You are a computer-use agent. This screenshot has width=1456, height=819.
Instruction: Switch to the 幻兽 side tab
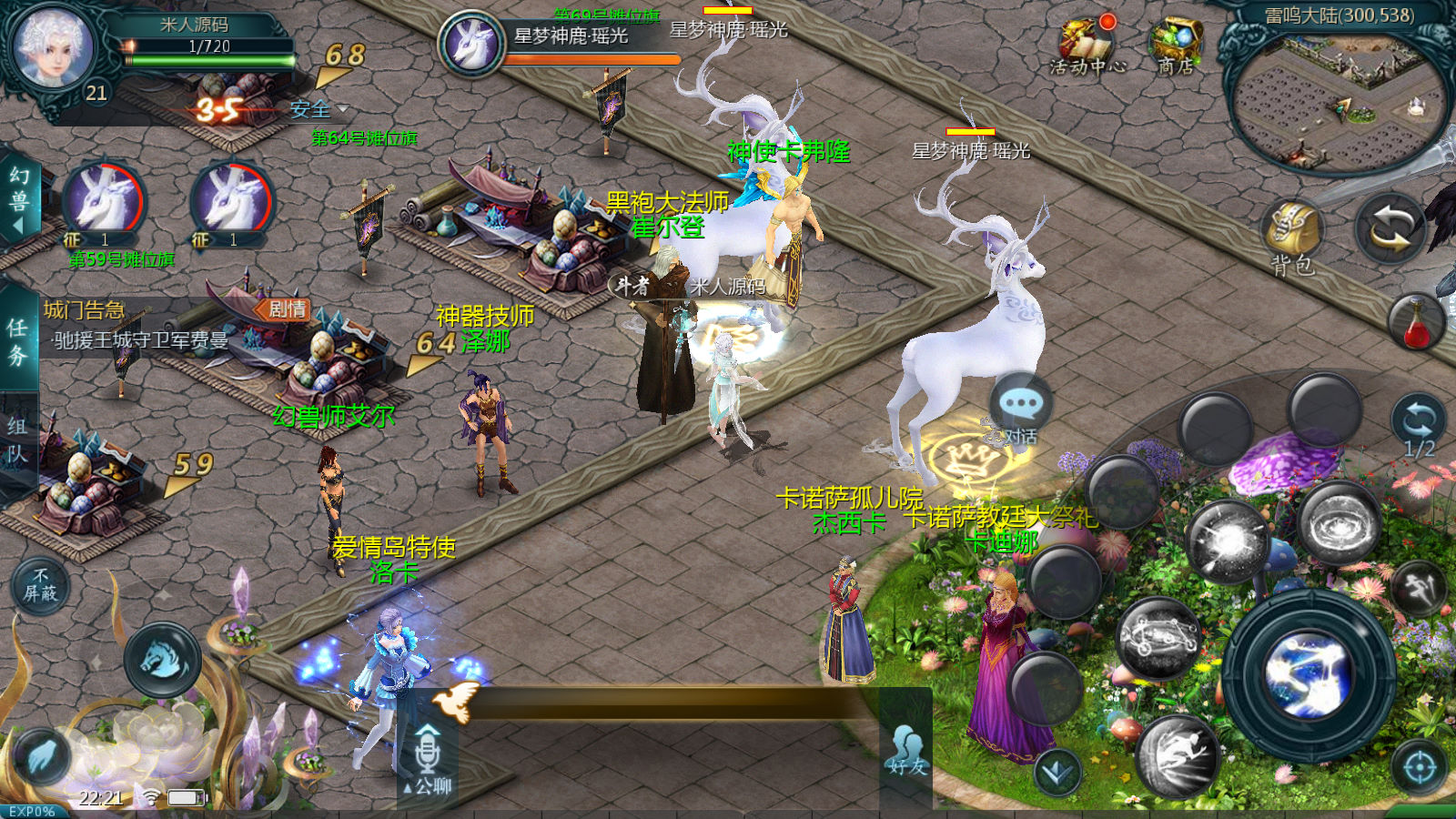click(x=18, y=200)
